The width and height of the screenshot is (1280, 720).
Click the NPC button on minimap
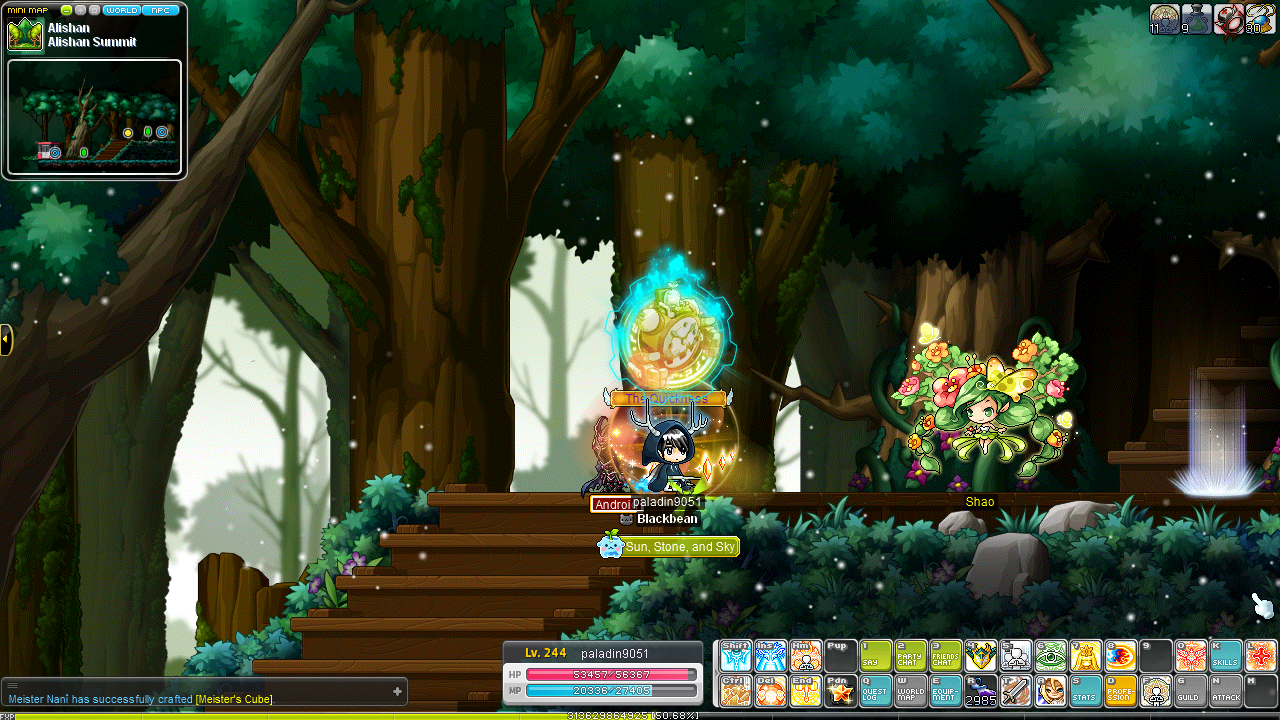pyautogui.click(x=160, y=10)
